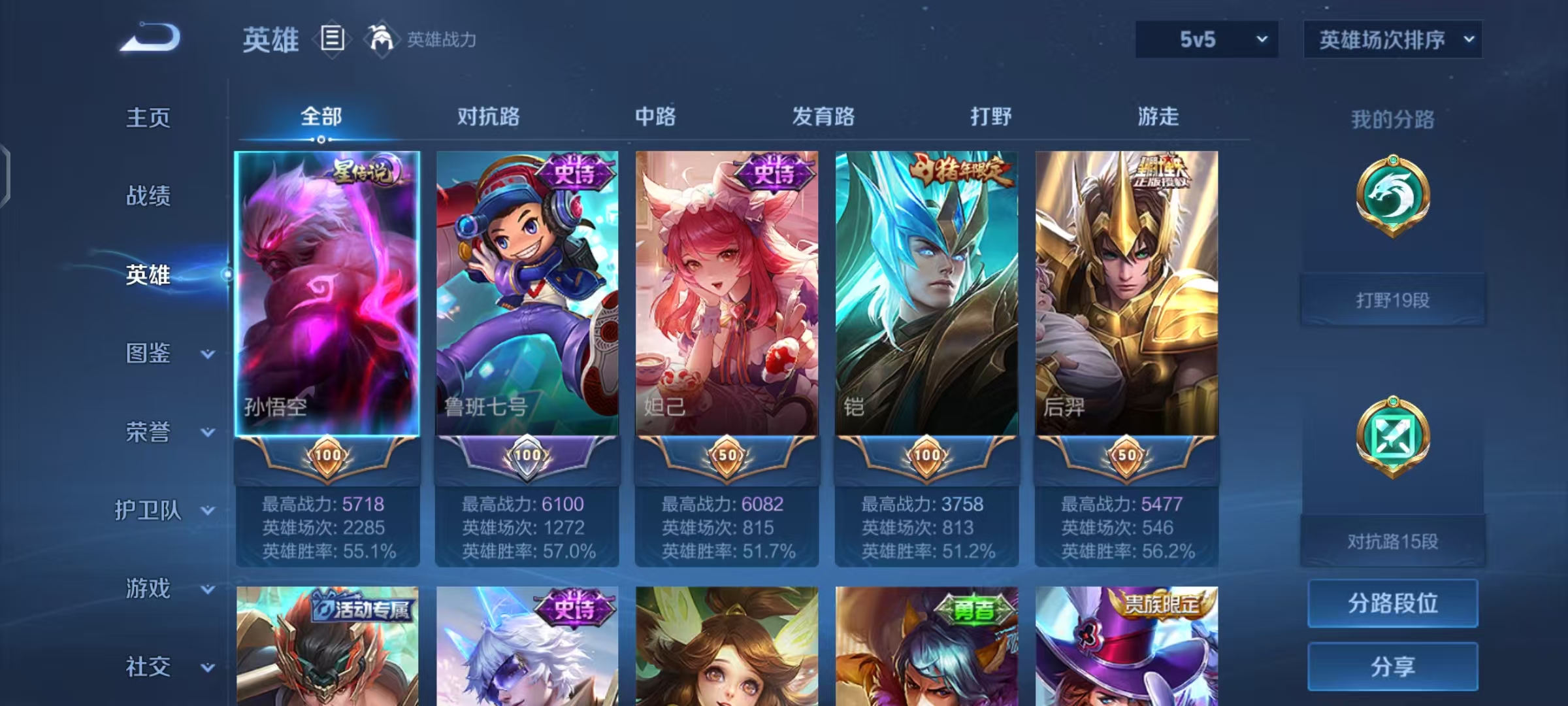Expand the 荣誉 sidebar section

(157, 433)
